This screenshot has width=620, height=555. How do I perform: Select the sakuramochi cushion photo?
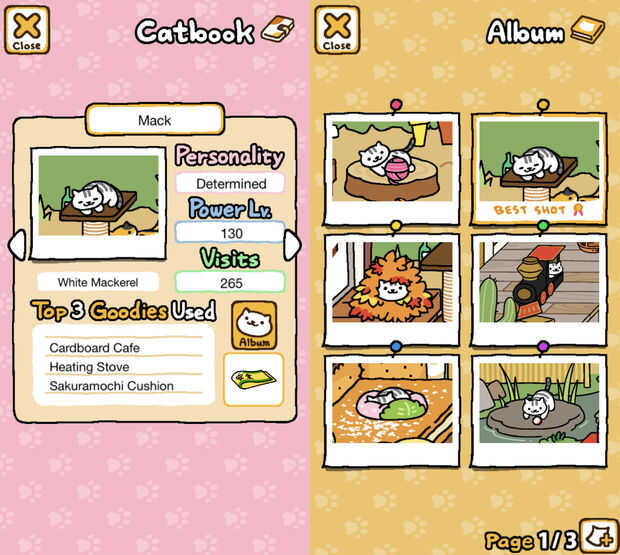[391, 407]
